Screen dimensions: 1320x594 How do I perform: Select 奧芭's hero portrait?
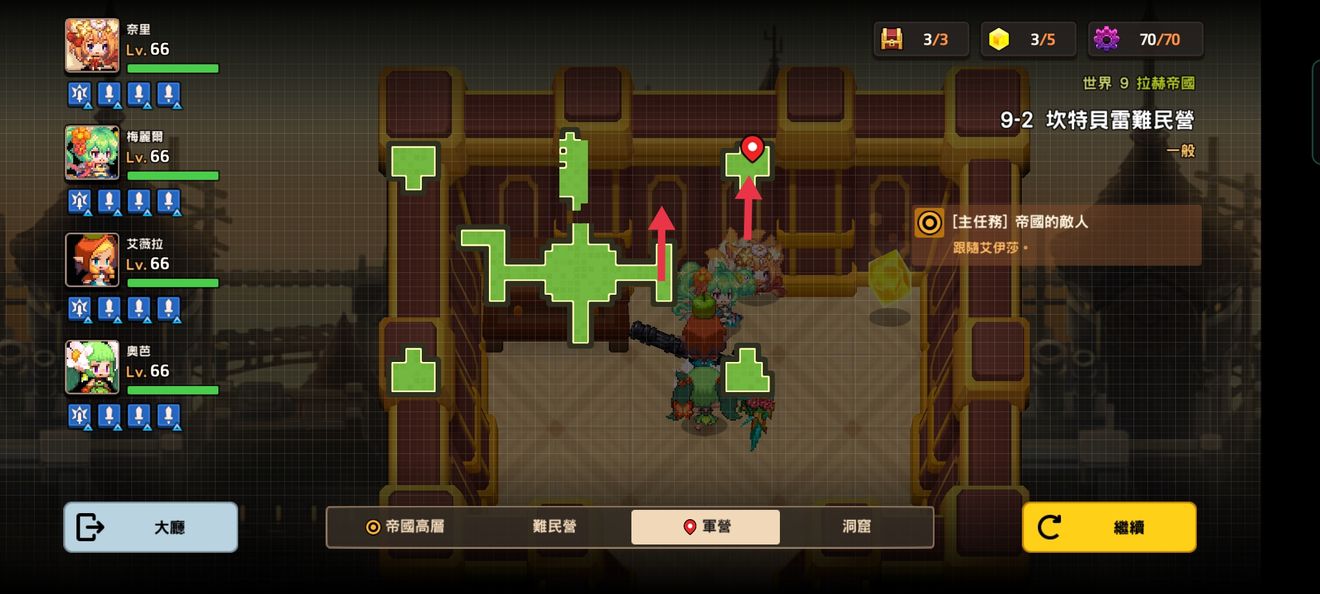(x=92, y=367)
